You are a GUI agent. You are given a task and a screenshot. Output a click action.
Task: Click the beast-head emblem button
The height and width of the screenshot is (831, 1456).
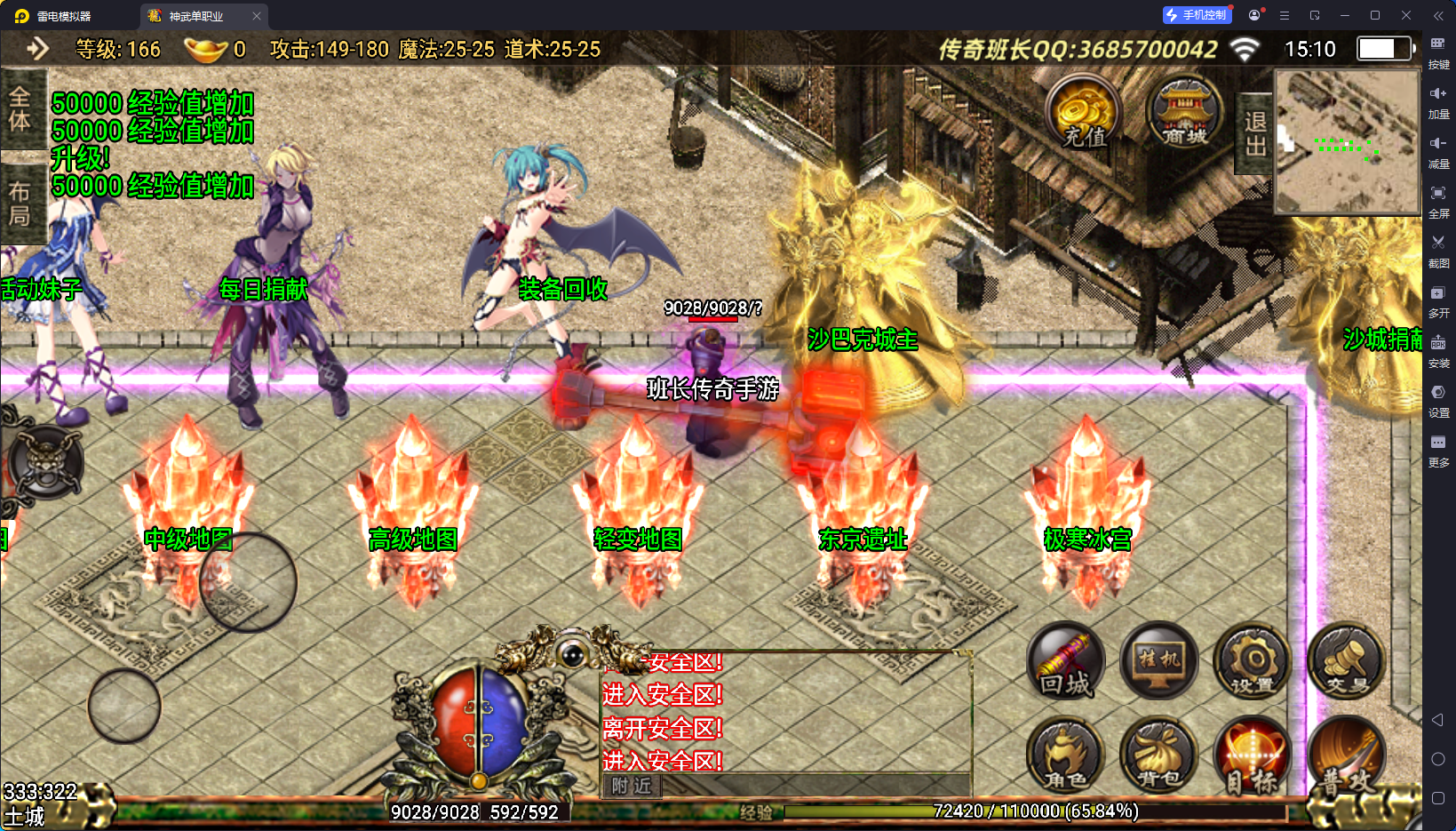pos(46,461)
